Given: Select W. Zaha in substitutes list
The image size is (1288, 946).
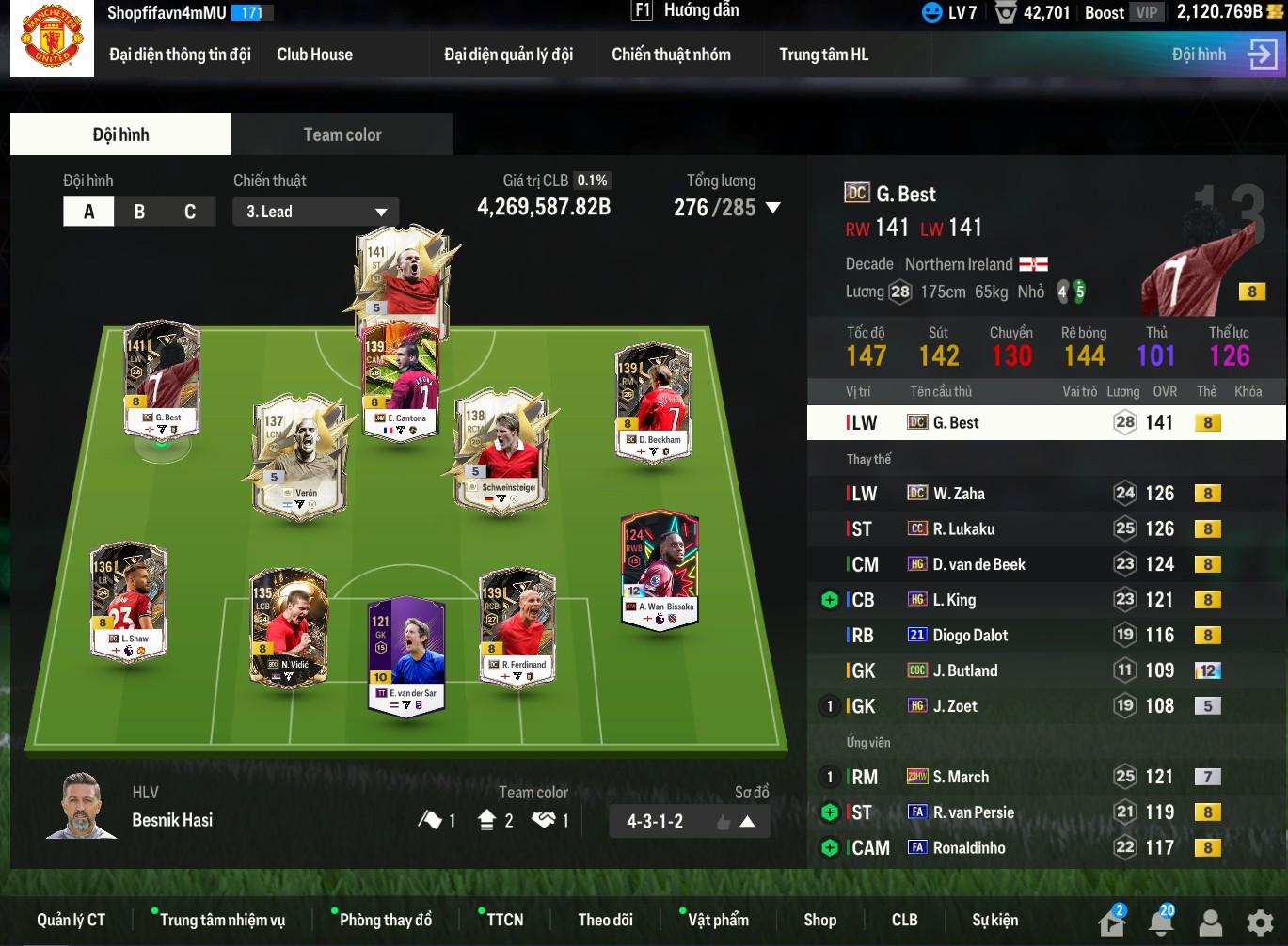Looking at the screenshot, I should click(959, 494).
